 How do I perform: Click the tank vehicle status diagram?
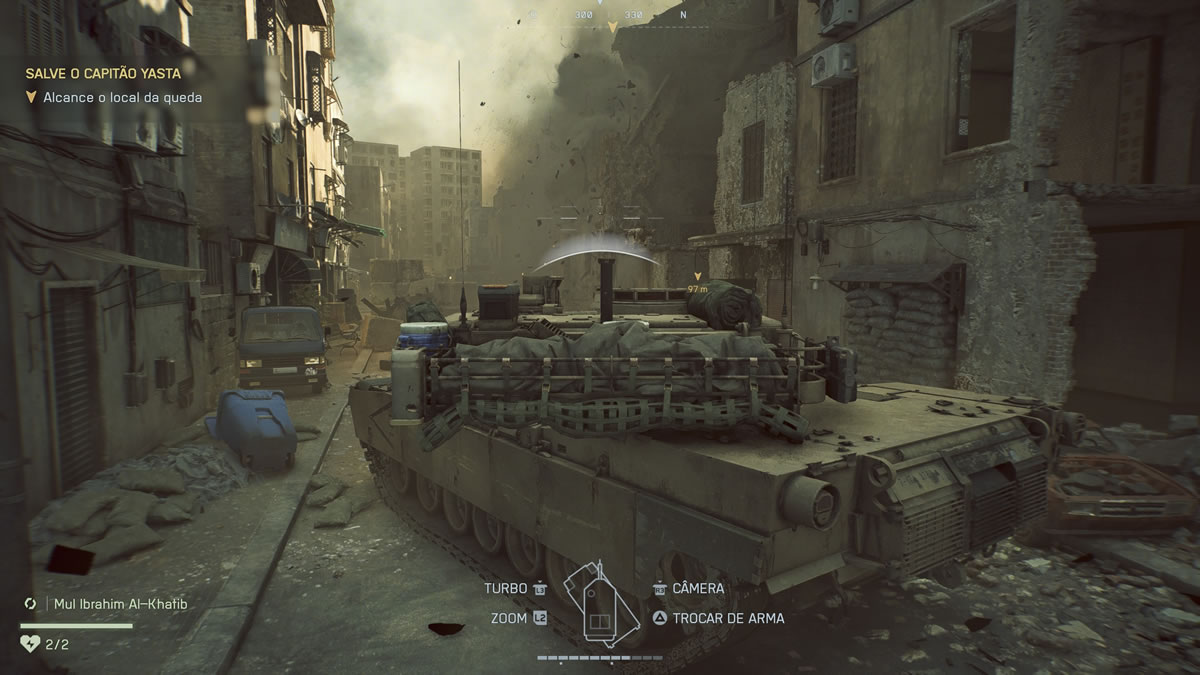point(599,605)
